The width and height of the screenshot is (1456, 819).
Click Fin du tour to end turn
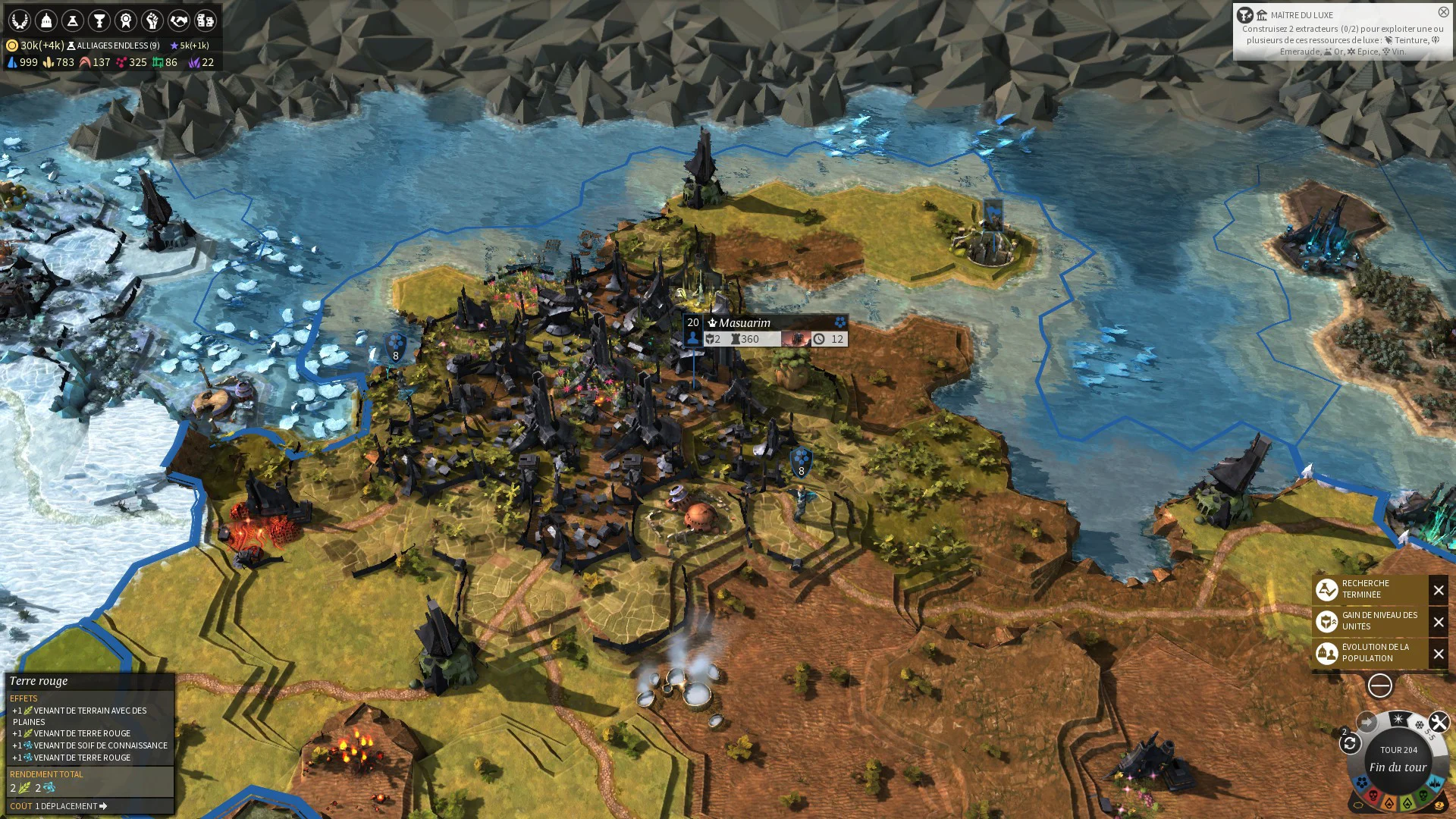1398,767
